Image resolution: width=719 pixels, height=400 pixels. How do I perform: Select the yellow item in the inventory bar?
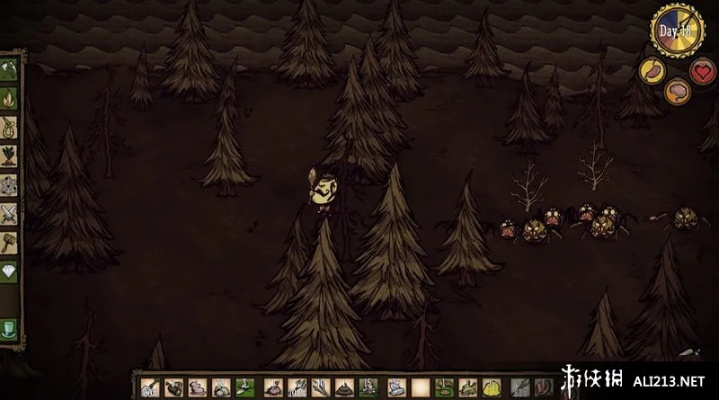click(492, 388)
